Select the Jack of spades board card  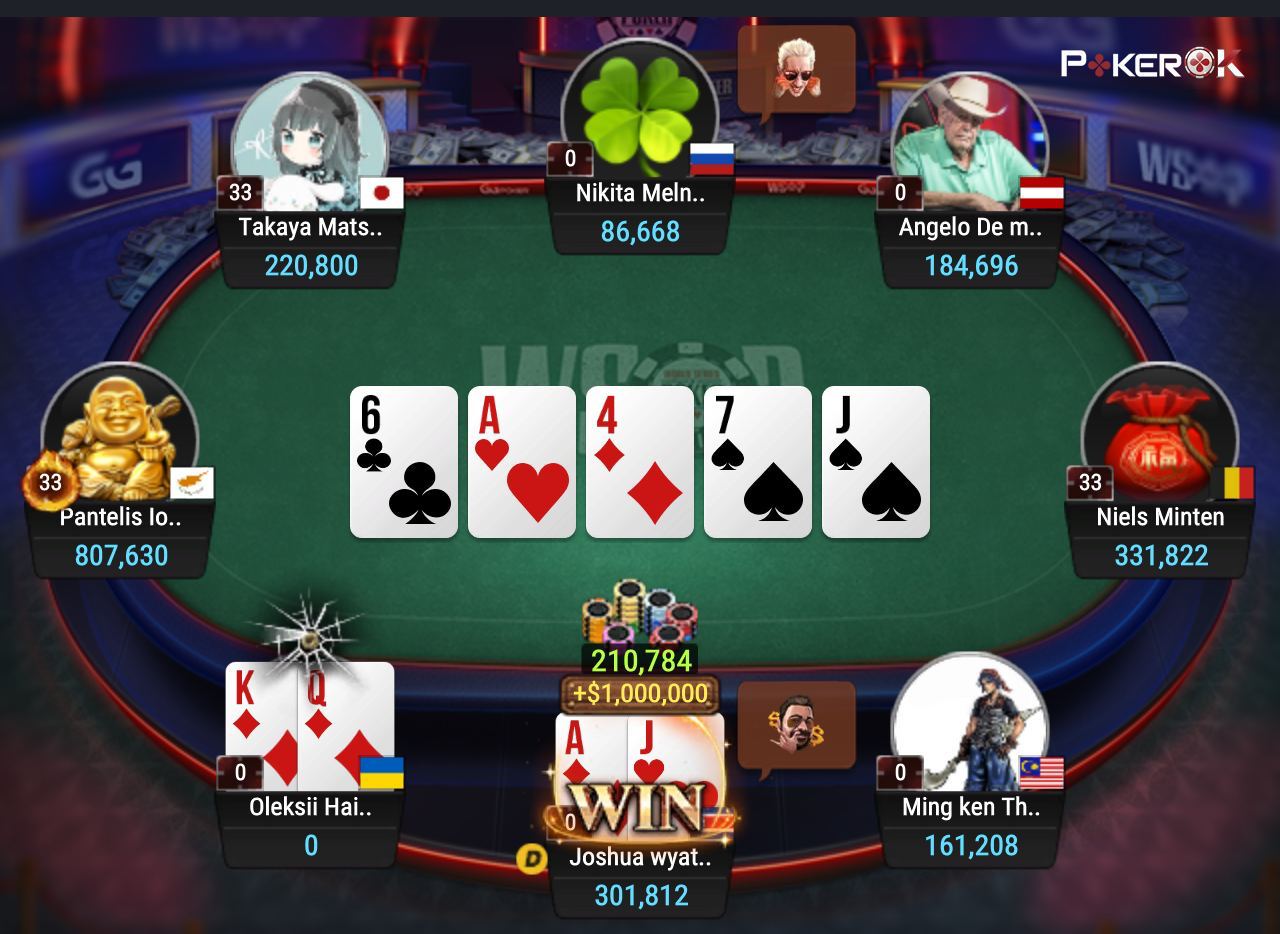pyautogui.click(x=876, y=462)
